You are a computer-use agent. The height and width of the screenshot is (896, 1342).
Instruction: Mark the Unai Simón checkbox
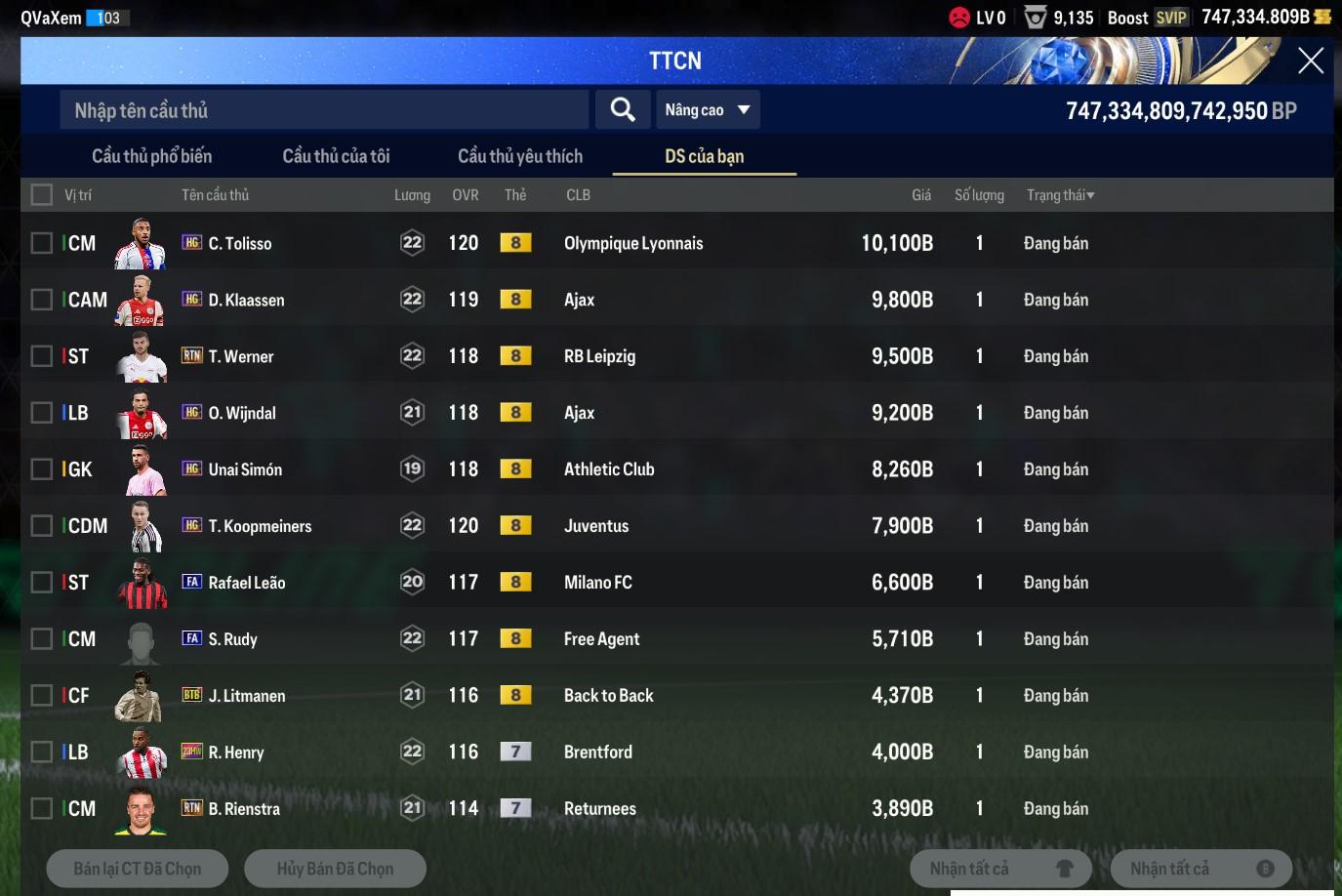(42, 469)
